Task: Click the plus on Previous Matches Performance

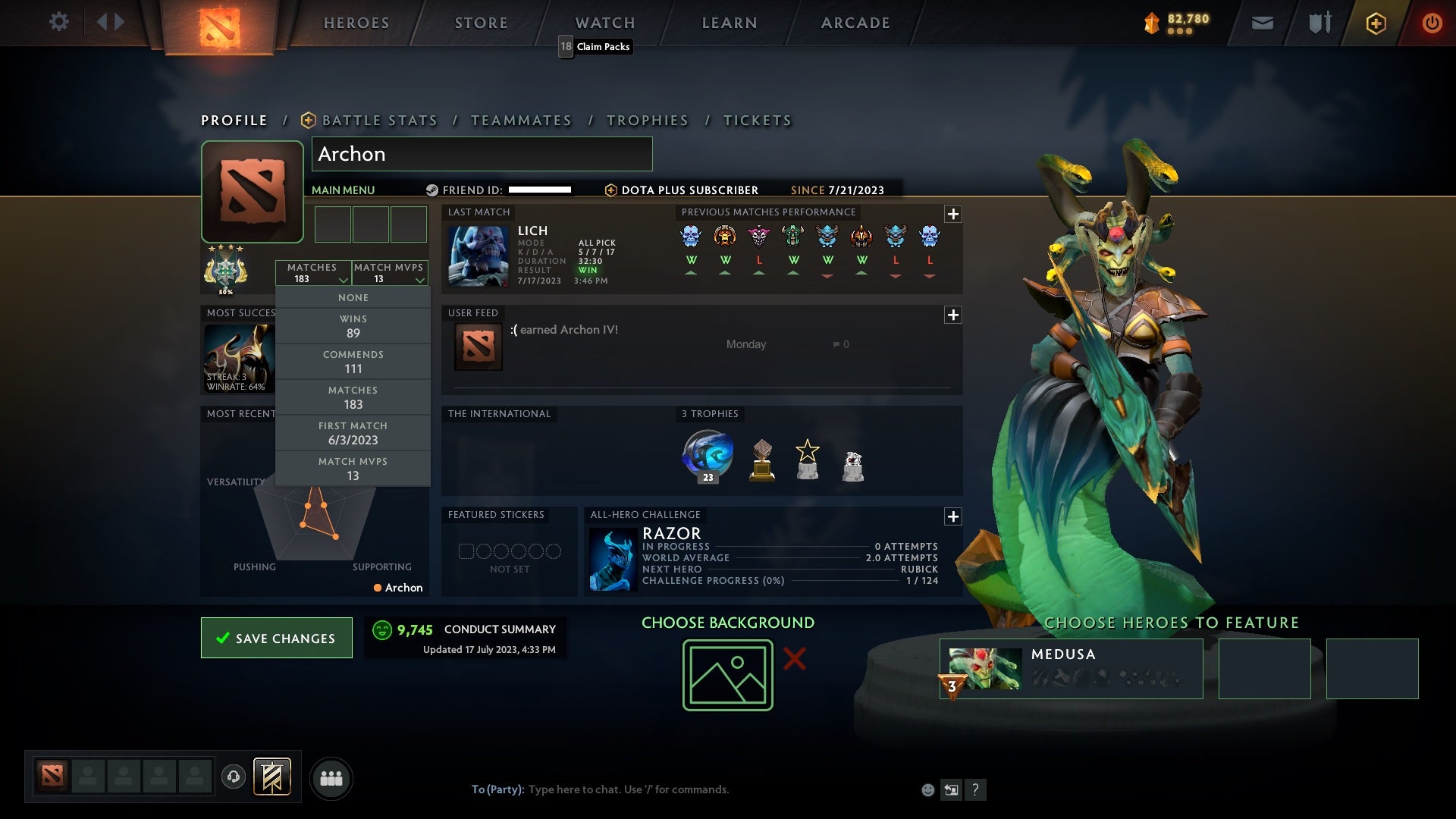Action: point(952,214)
